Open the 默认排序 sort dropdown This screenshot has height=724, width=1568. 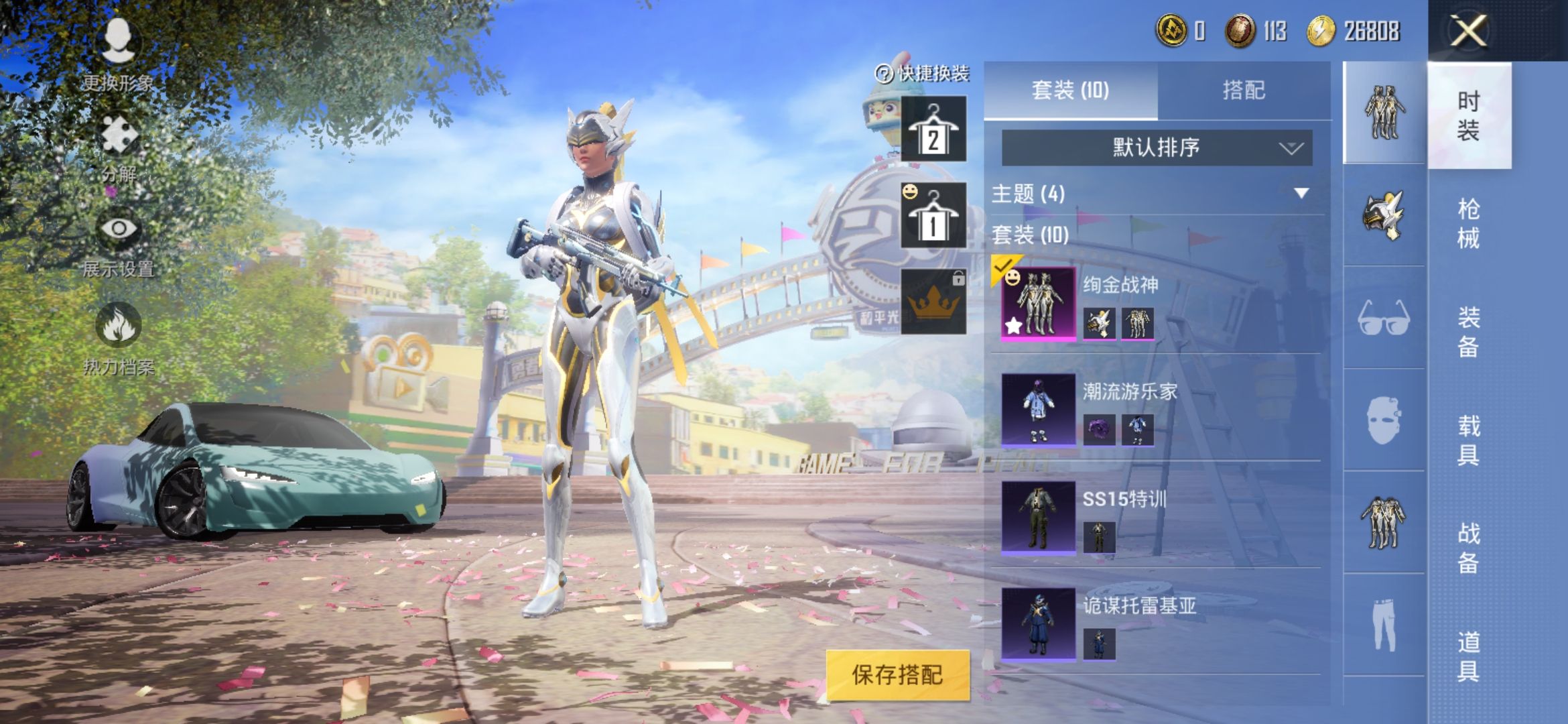(x=1157, y=147)
